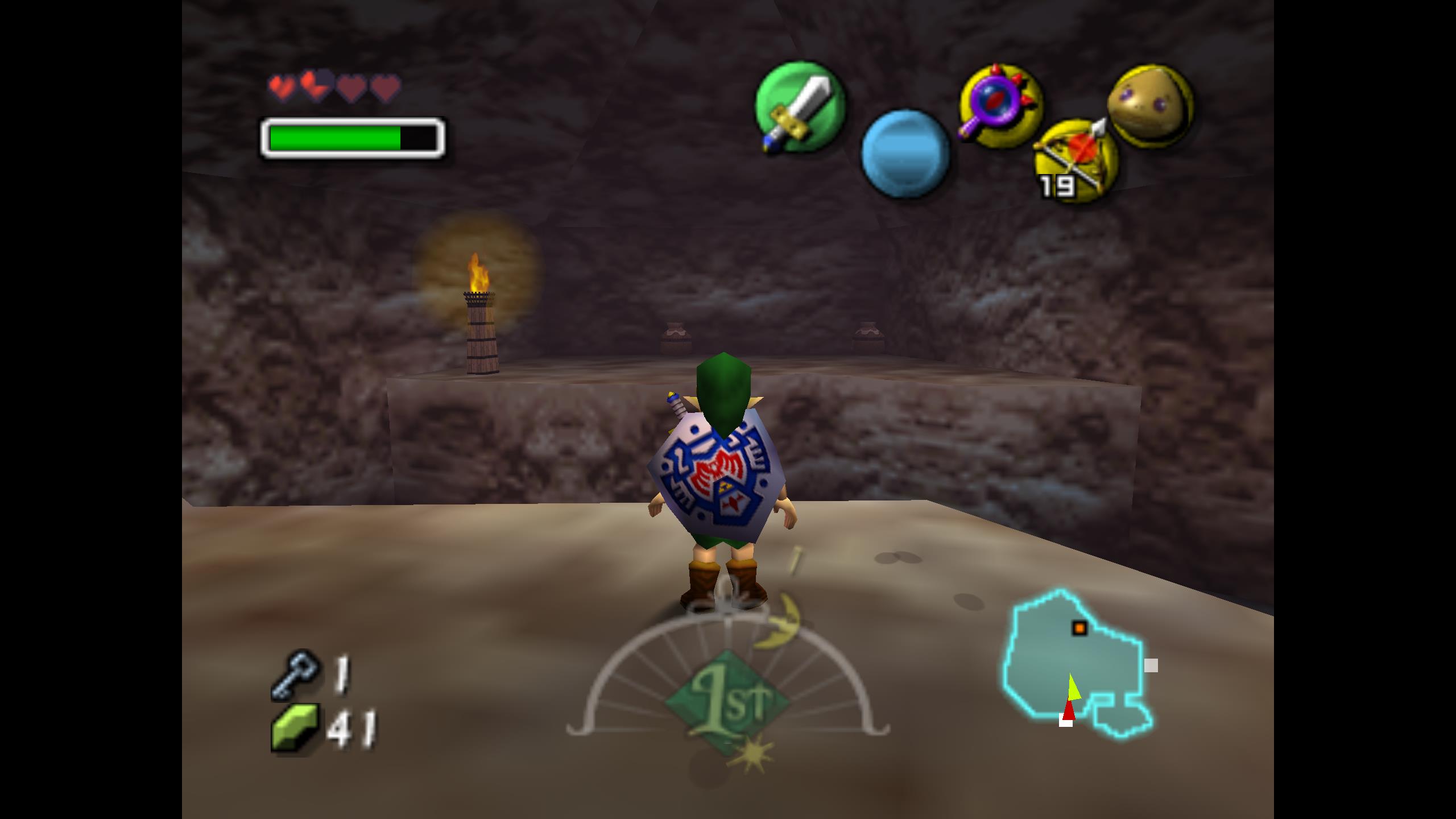Select the orange chest marker on minimap
The height and width of the screenshot is (819, 1456).
1079,628
